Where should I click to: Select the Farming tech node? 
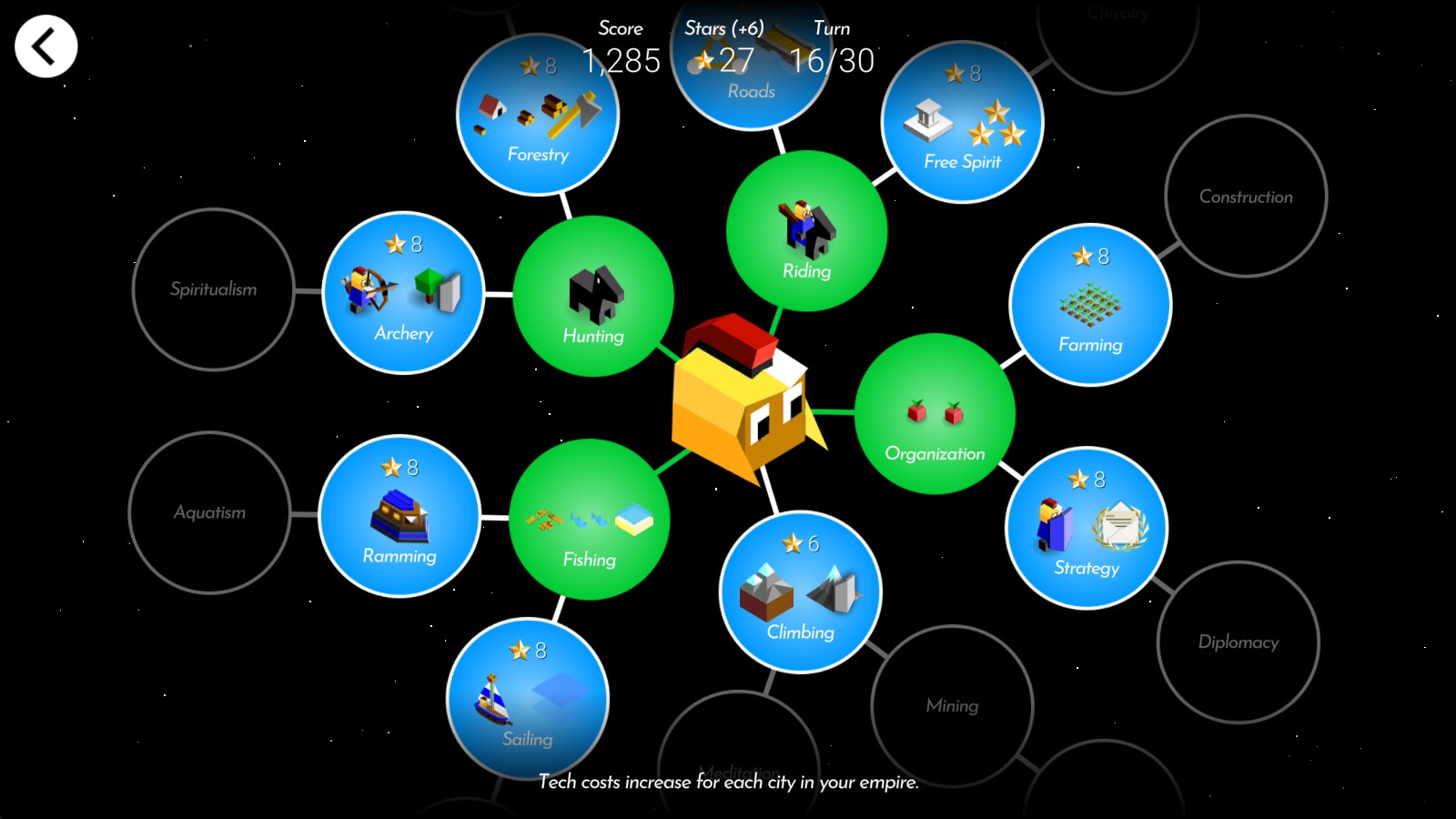(1090, 305)
